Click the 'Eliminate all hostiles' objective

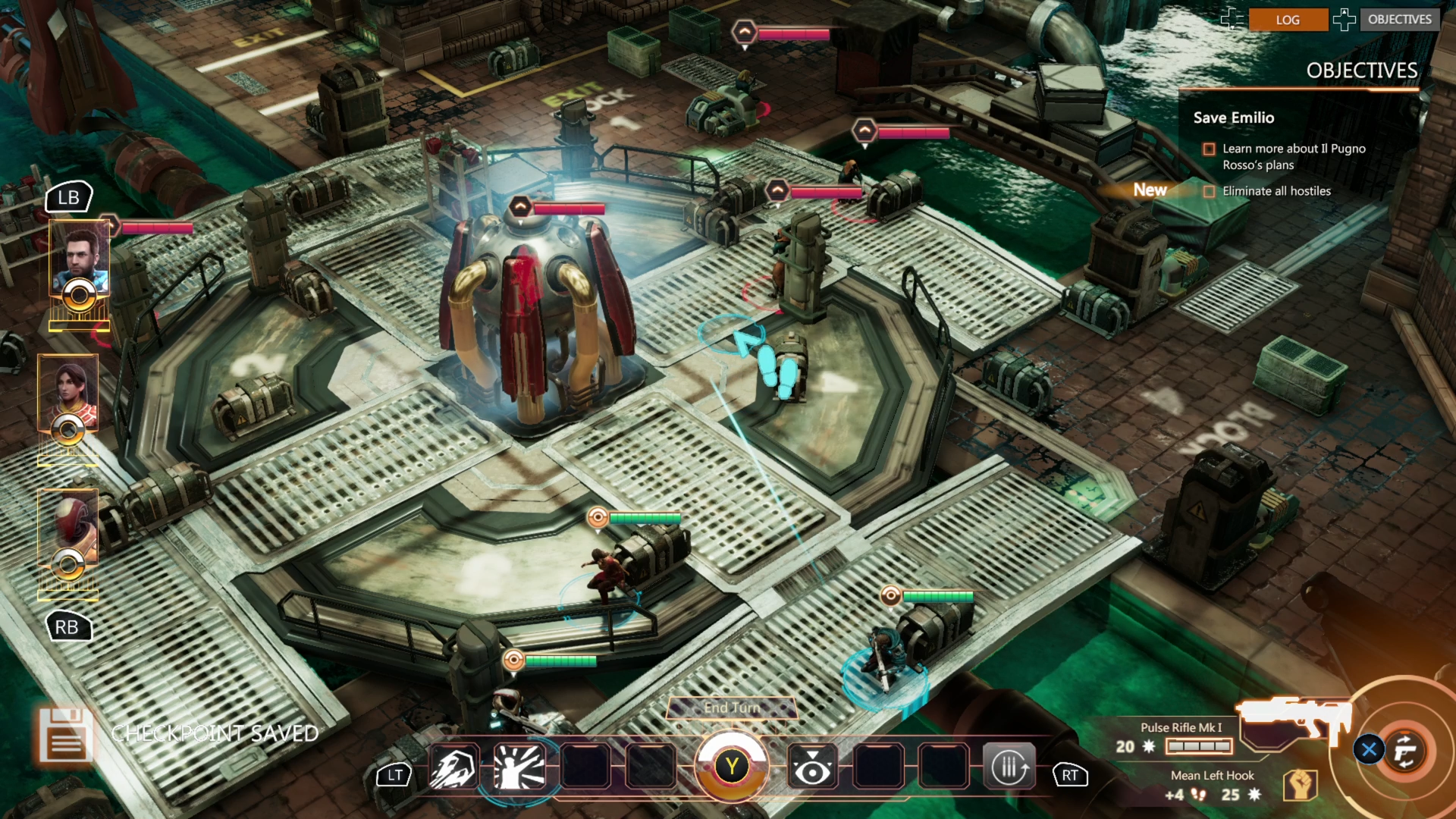[x=1276, y=191]
